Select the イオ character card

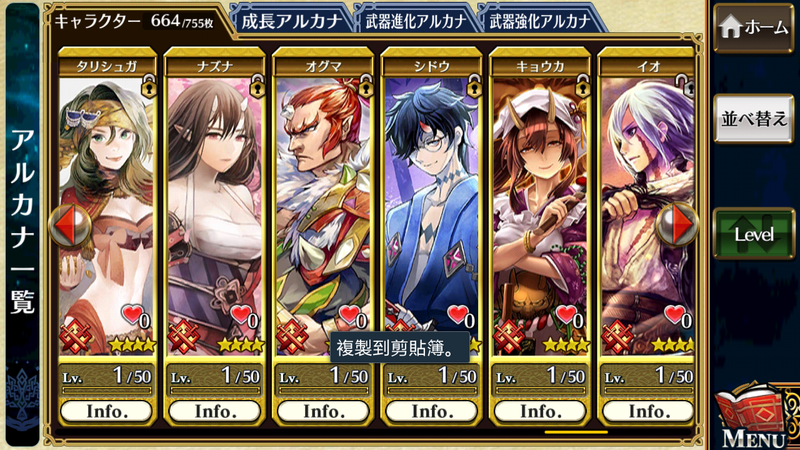click(x=646, y=200)
